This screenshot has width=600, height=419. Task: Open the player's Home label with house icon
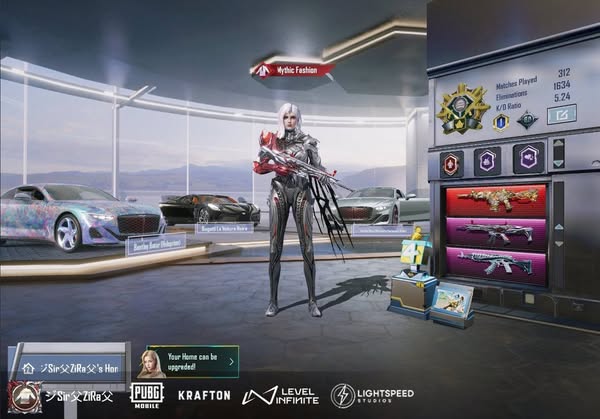pyautogui.click(x=68, y=367)
